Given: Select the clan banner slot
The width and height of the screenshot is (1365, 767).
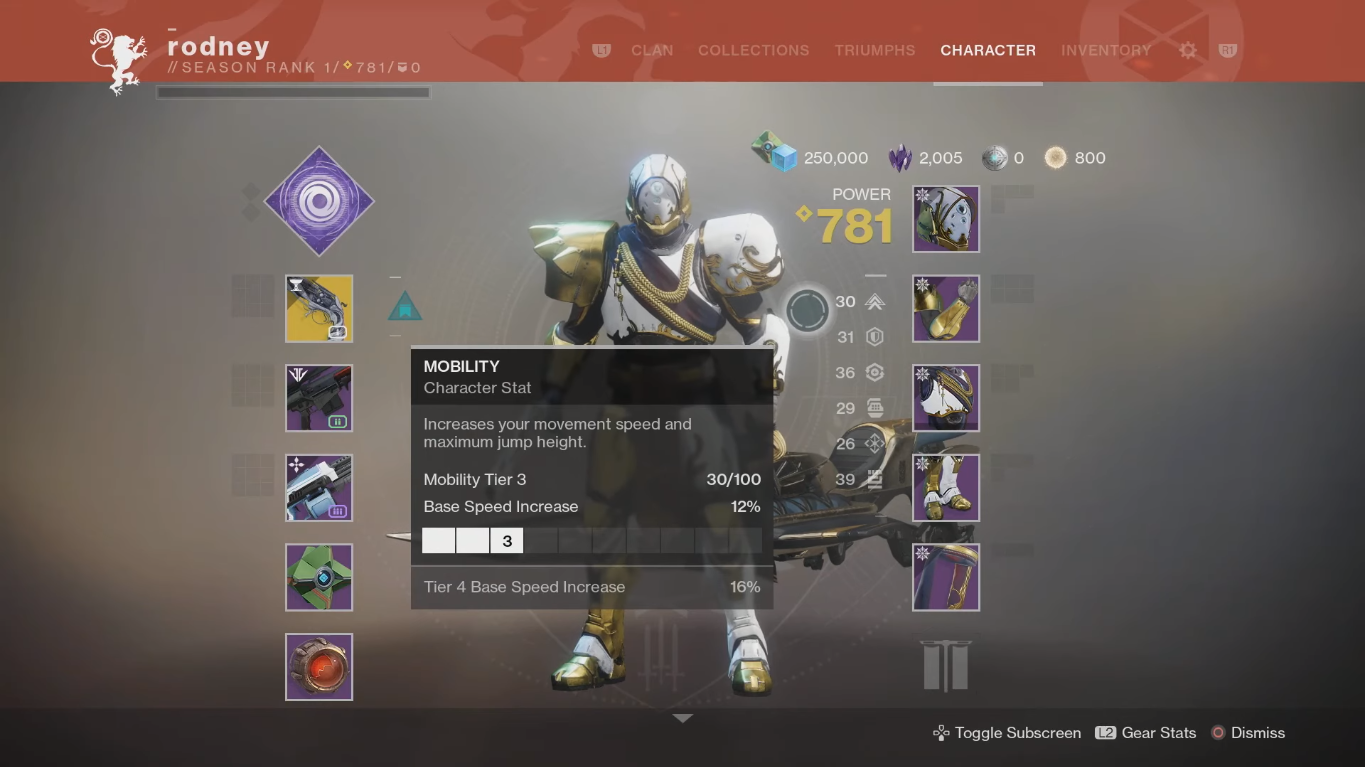Looking at the screenshot, I should 946,665.
